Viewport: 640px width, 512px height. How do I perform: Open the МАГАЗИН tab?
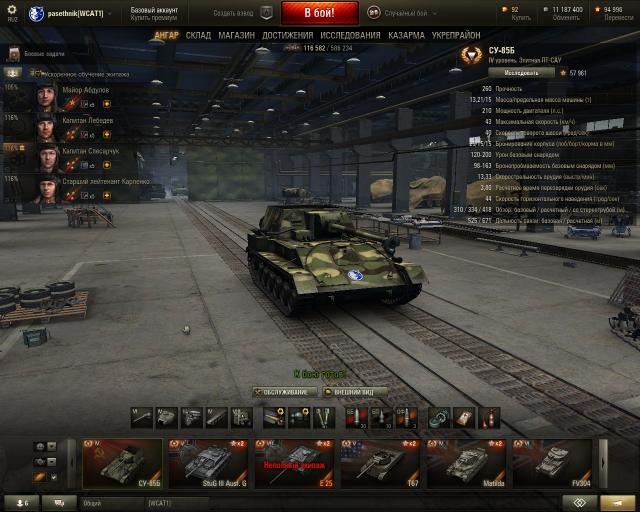(236, 35)
